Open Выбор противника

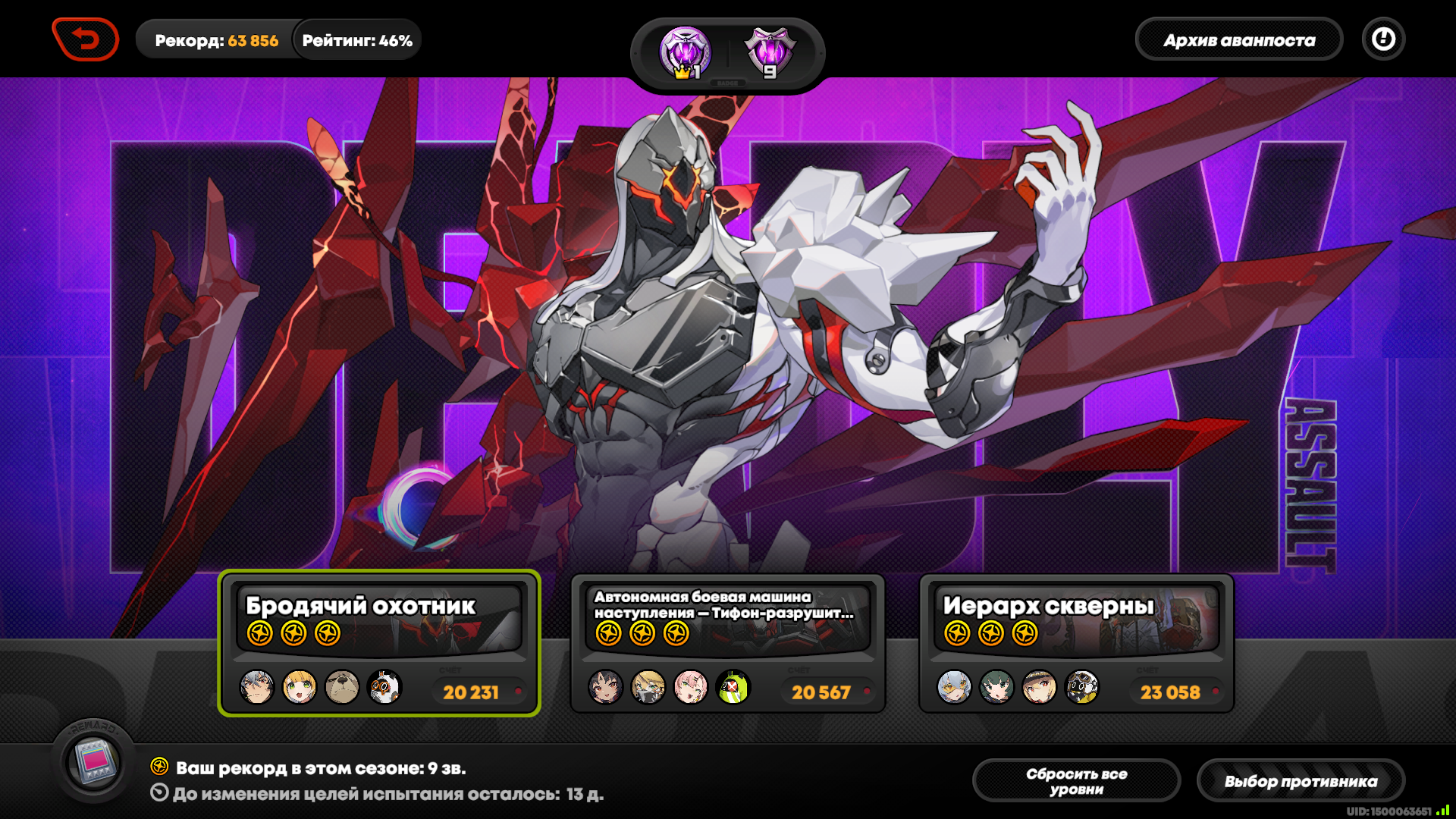[1301, 781]
